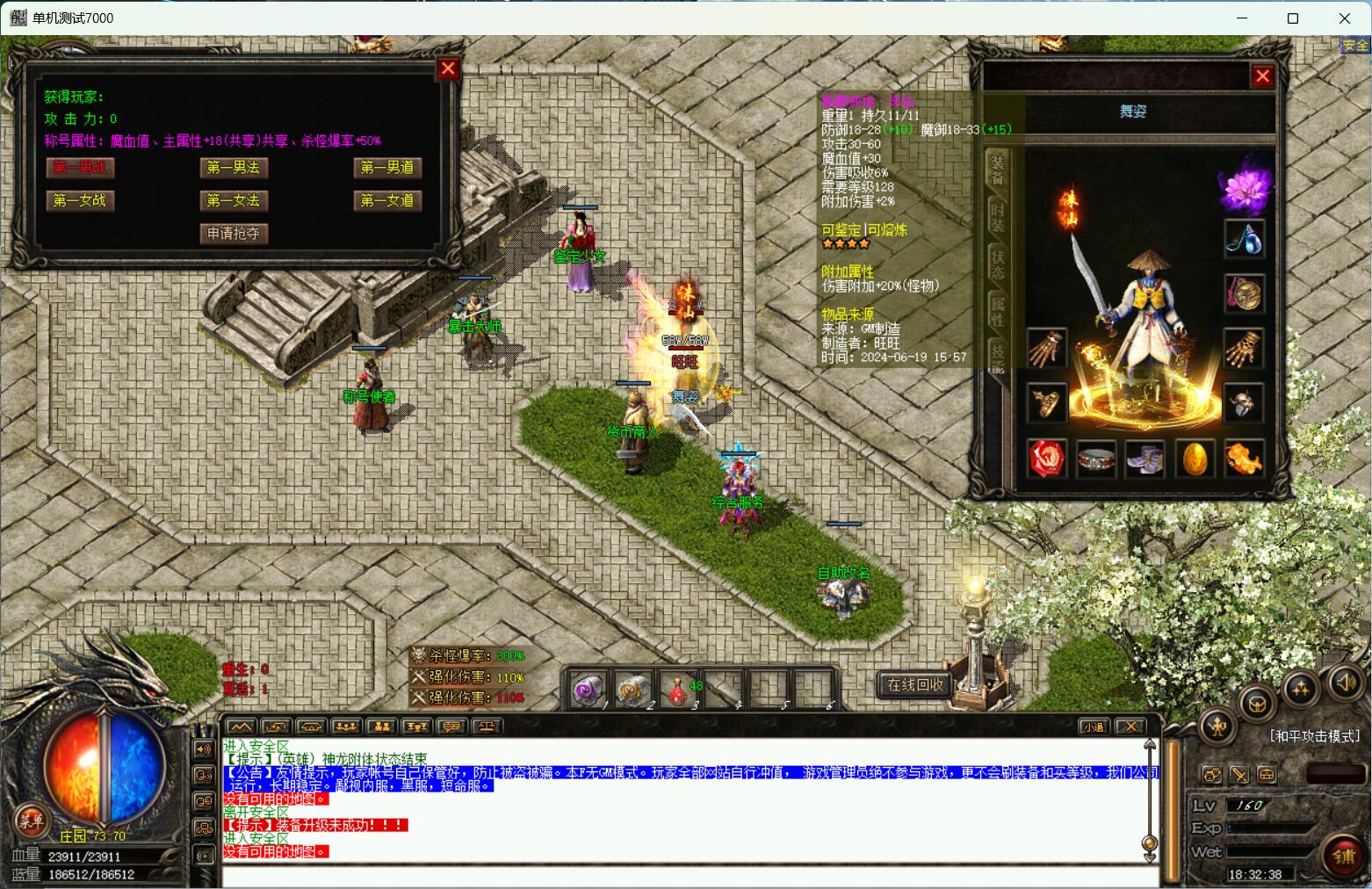Image resolution: width=1372 pixels, height=889 pixels.
Task: Select the purple lotus equipment slot
Action: pyautogui.click(x=1244, y=187)
